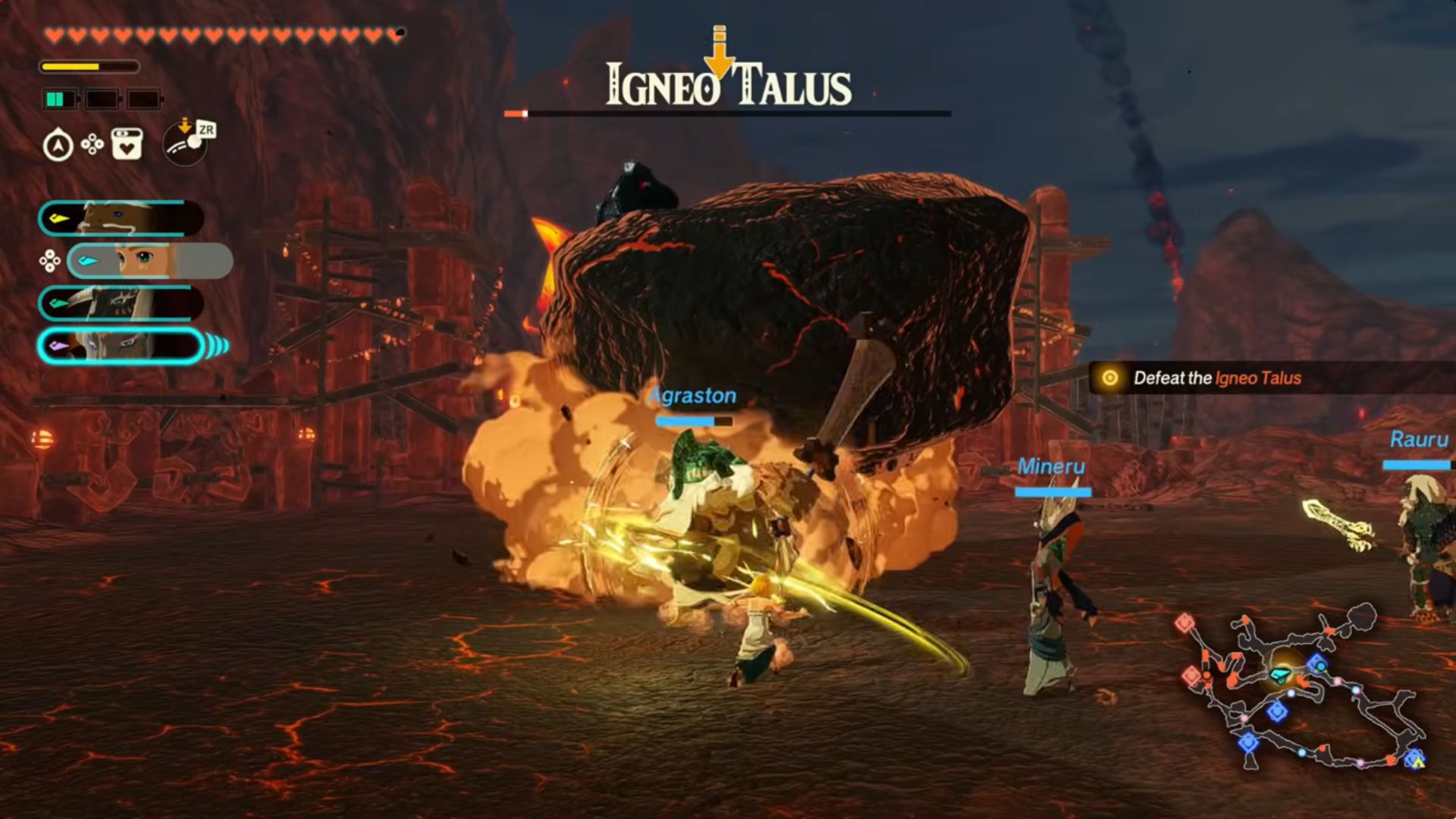Click the teal player arrow on the minimap

(1281, 675)
